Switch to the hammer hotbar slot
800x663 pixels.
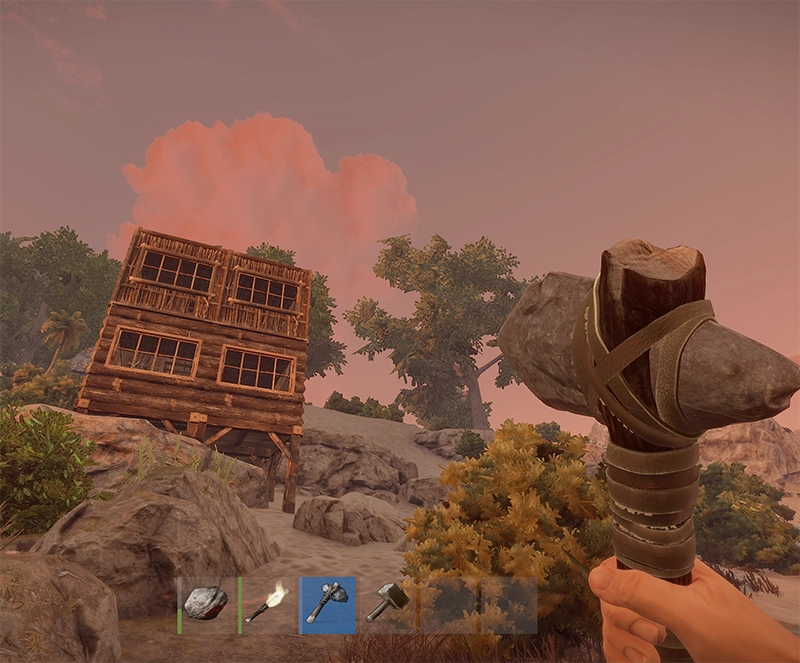[x=387, y=604]
